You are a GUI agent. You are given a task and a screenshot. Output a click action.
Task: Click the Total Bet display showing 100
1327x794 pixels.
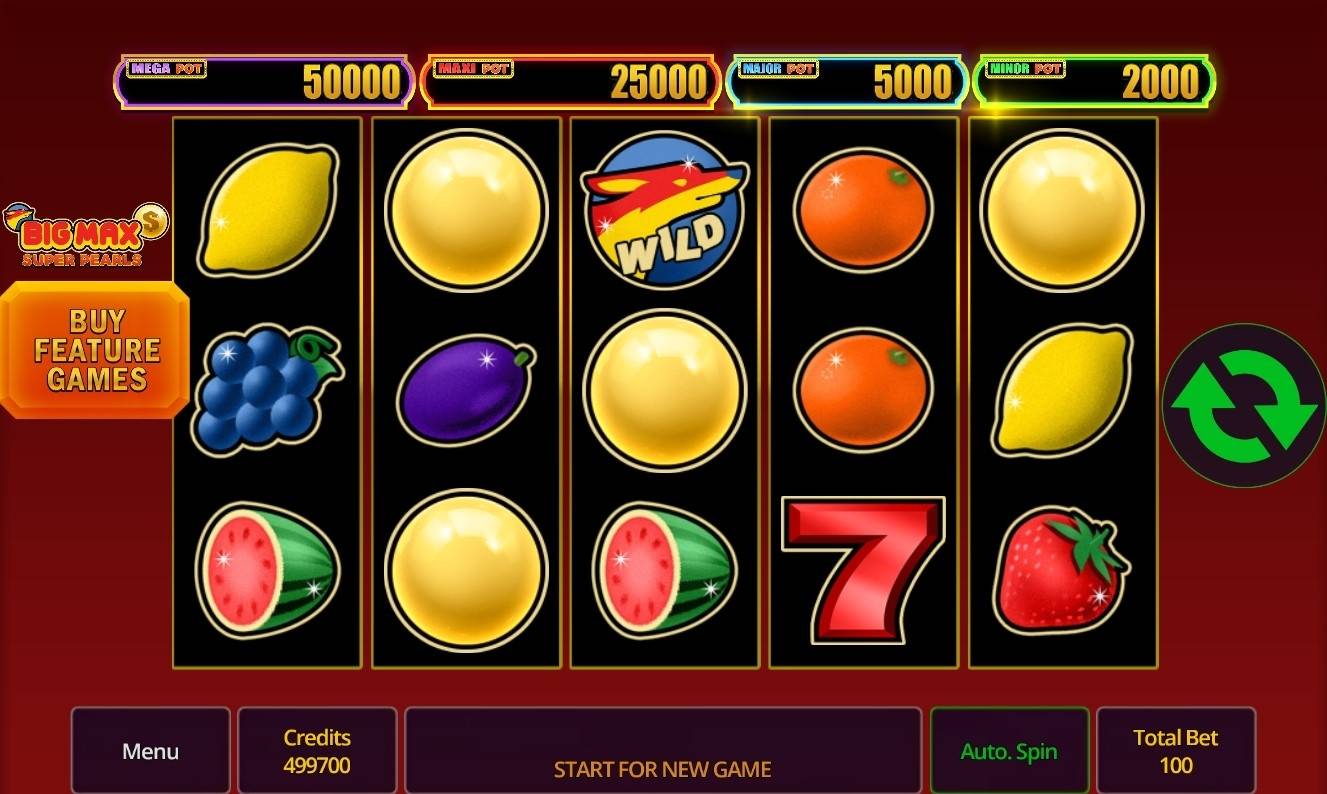(x=1177, y=750)
